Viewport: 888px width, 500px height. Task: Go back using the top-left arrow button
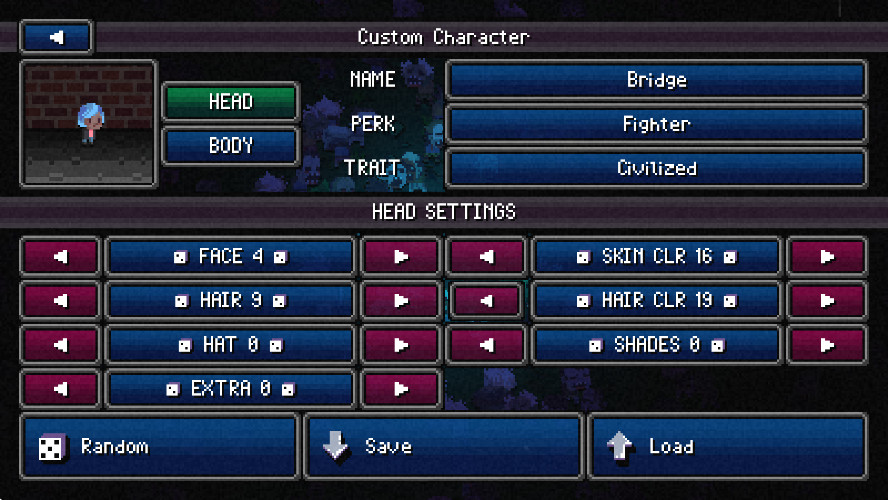[56, 38]
